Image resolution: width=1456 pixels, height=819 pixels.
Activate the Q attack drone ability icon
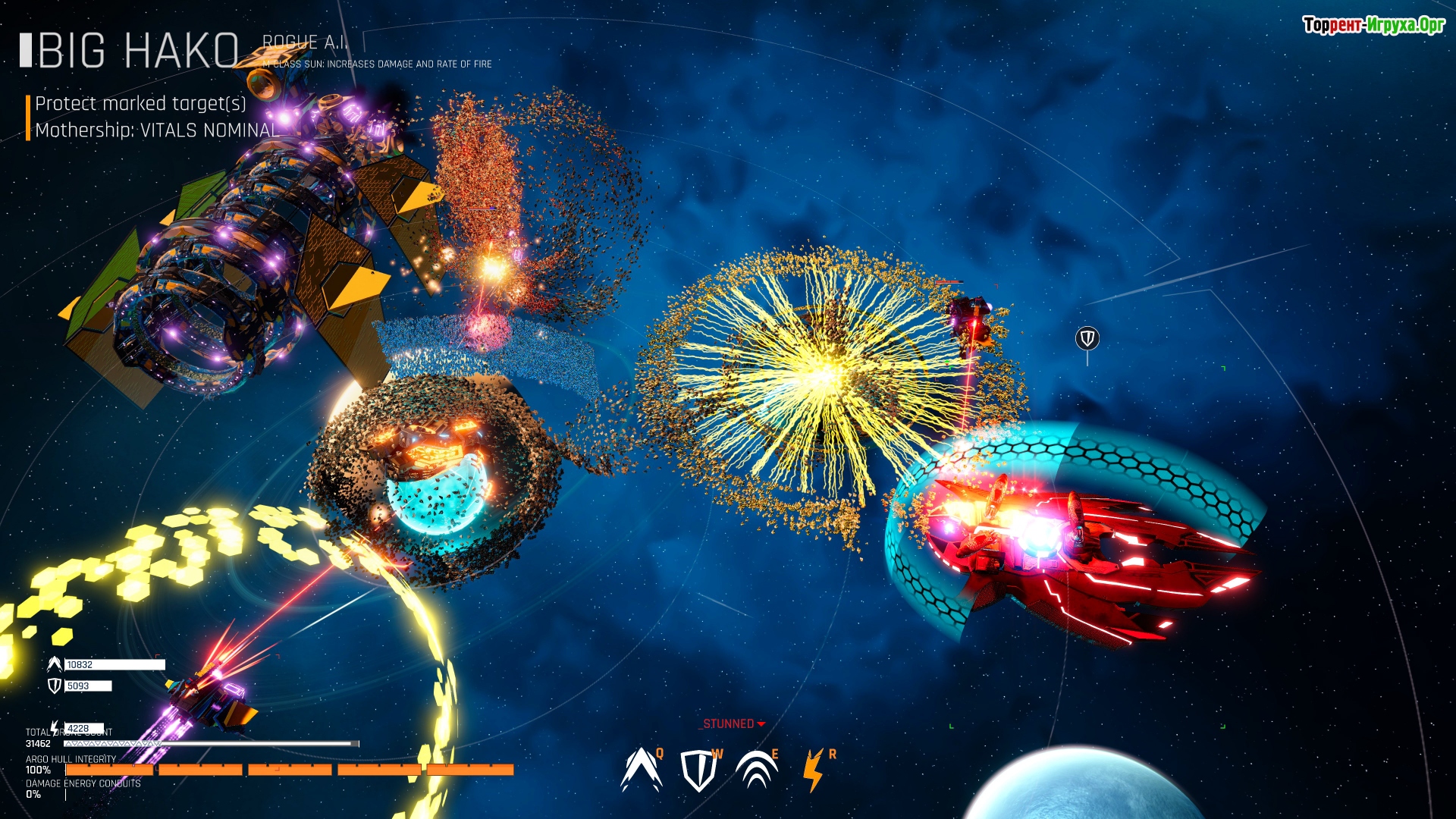click(641, 770)
